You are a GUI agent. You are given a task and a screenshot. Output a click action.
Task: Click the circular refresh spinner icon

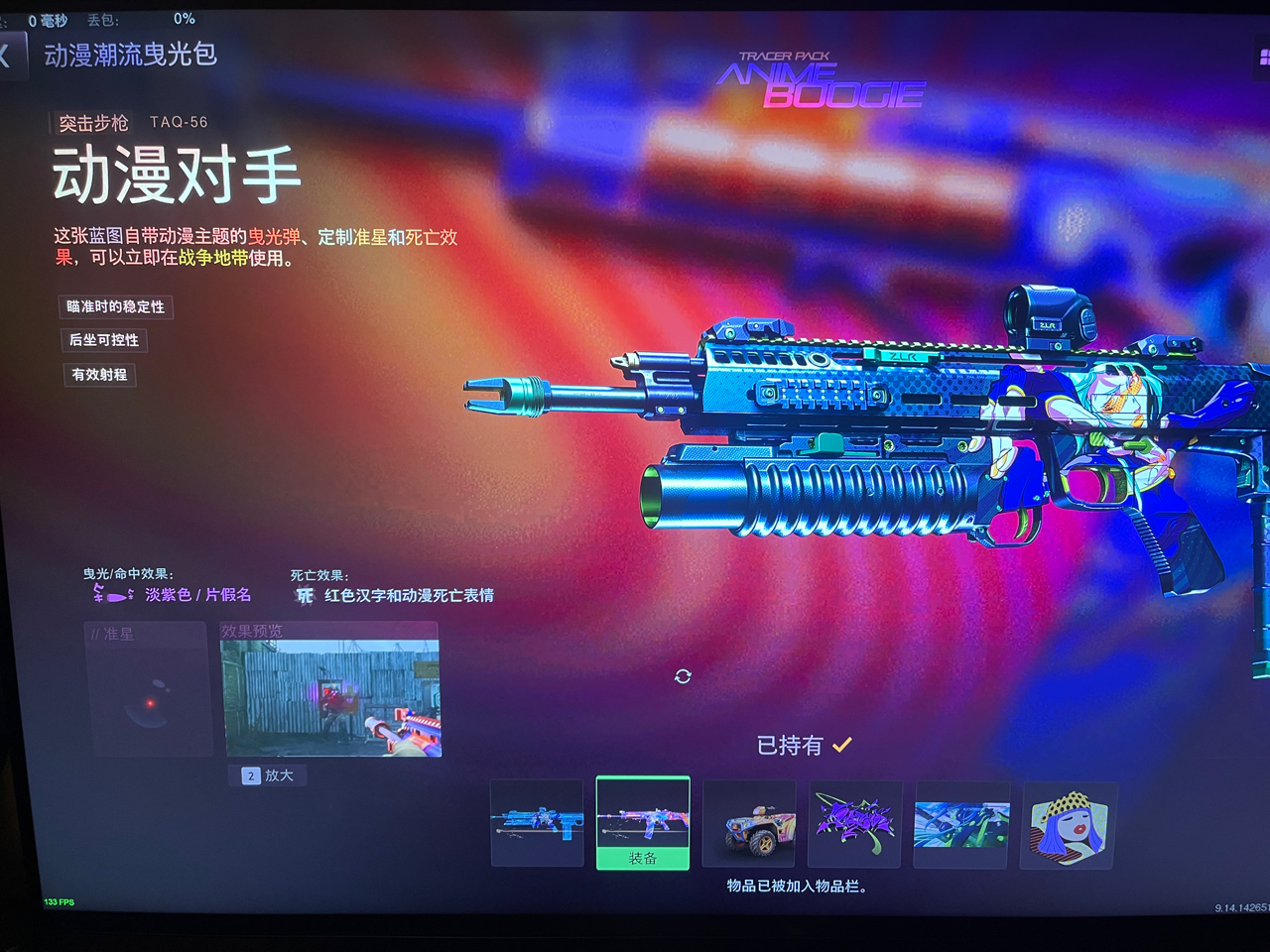pos(682,677)
